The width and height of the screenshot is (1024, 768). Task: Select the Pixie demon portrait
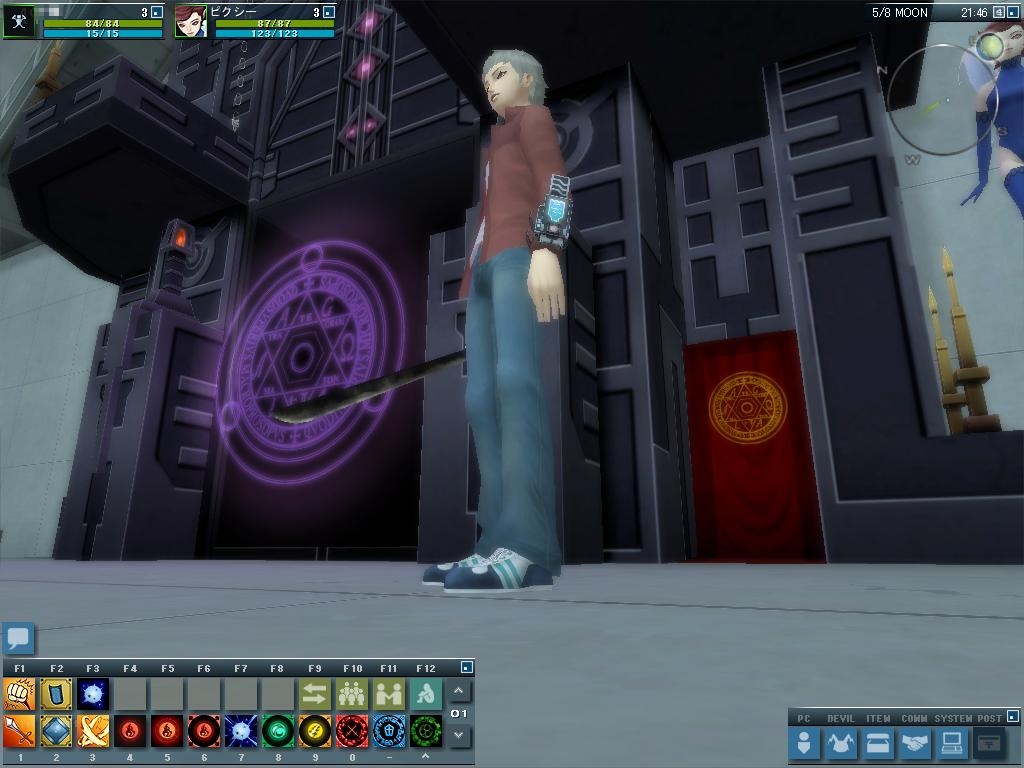click(x=190, y=22)
